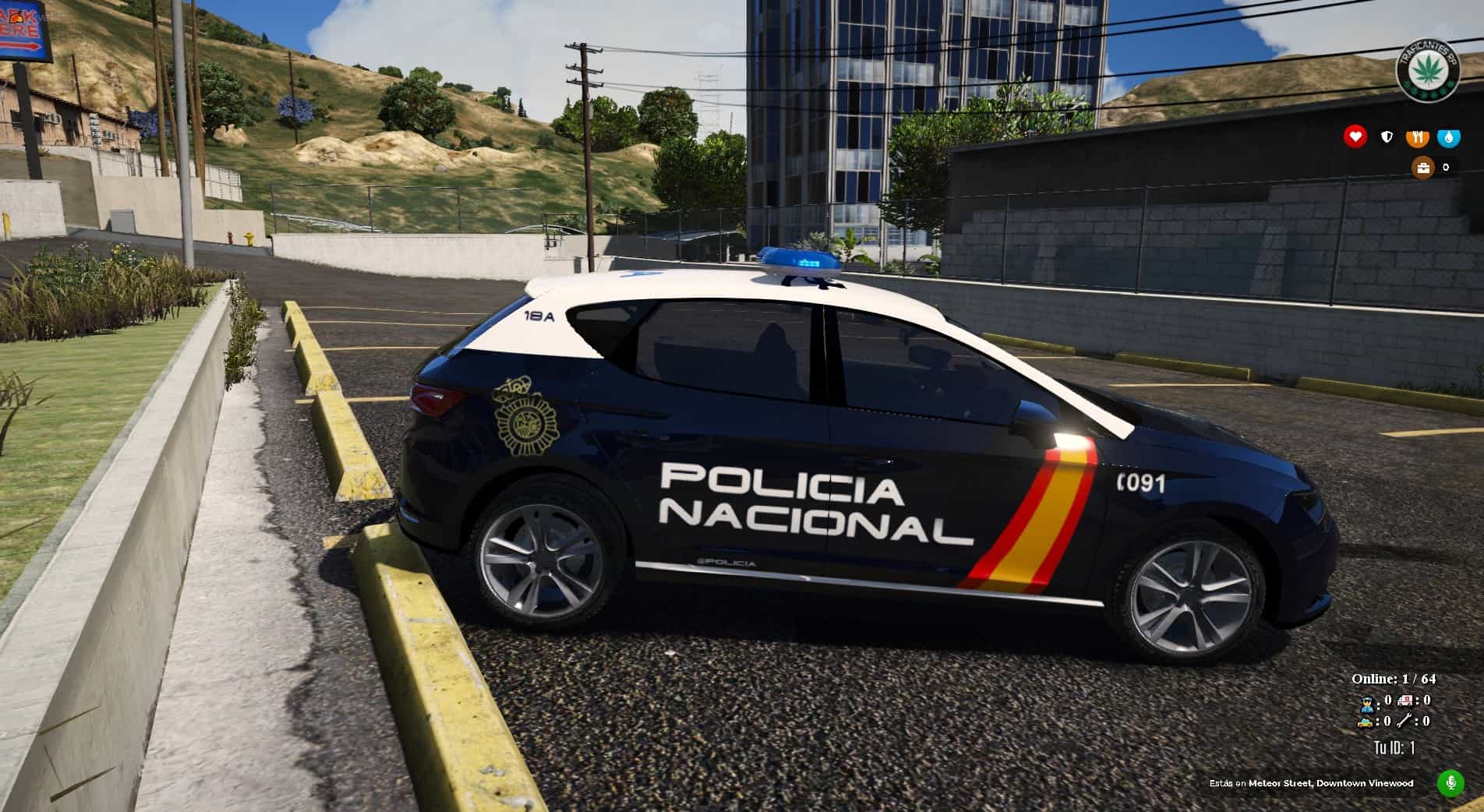Click the Traficantes RP server logo
1484x812 pixels.
[1428, 69]
